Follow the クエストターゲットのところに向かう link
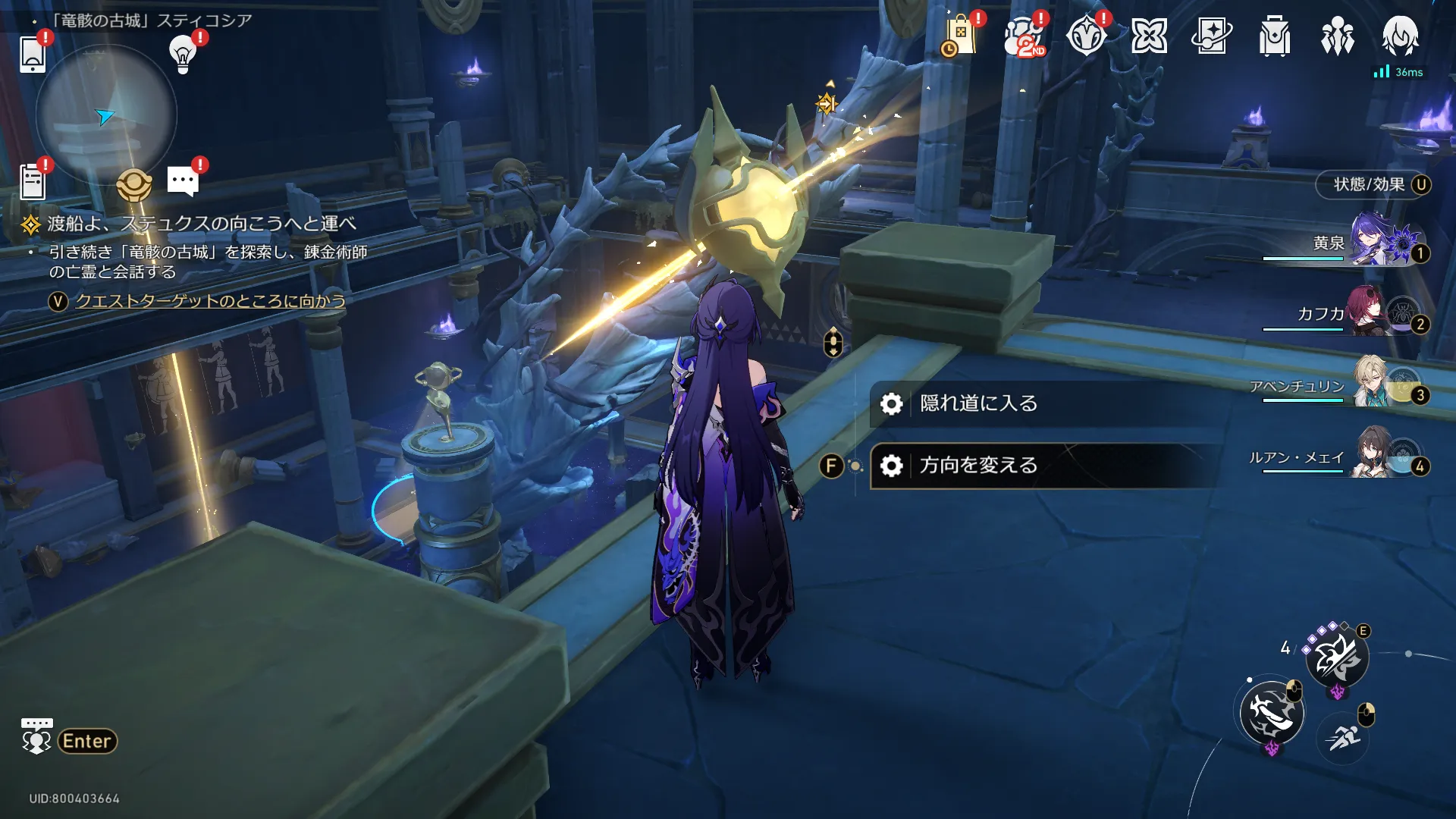 tap(210, 301)
